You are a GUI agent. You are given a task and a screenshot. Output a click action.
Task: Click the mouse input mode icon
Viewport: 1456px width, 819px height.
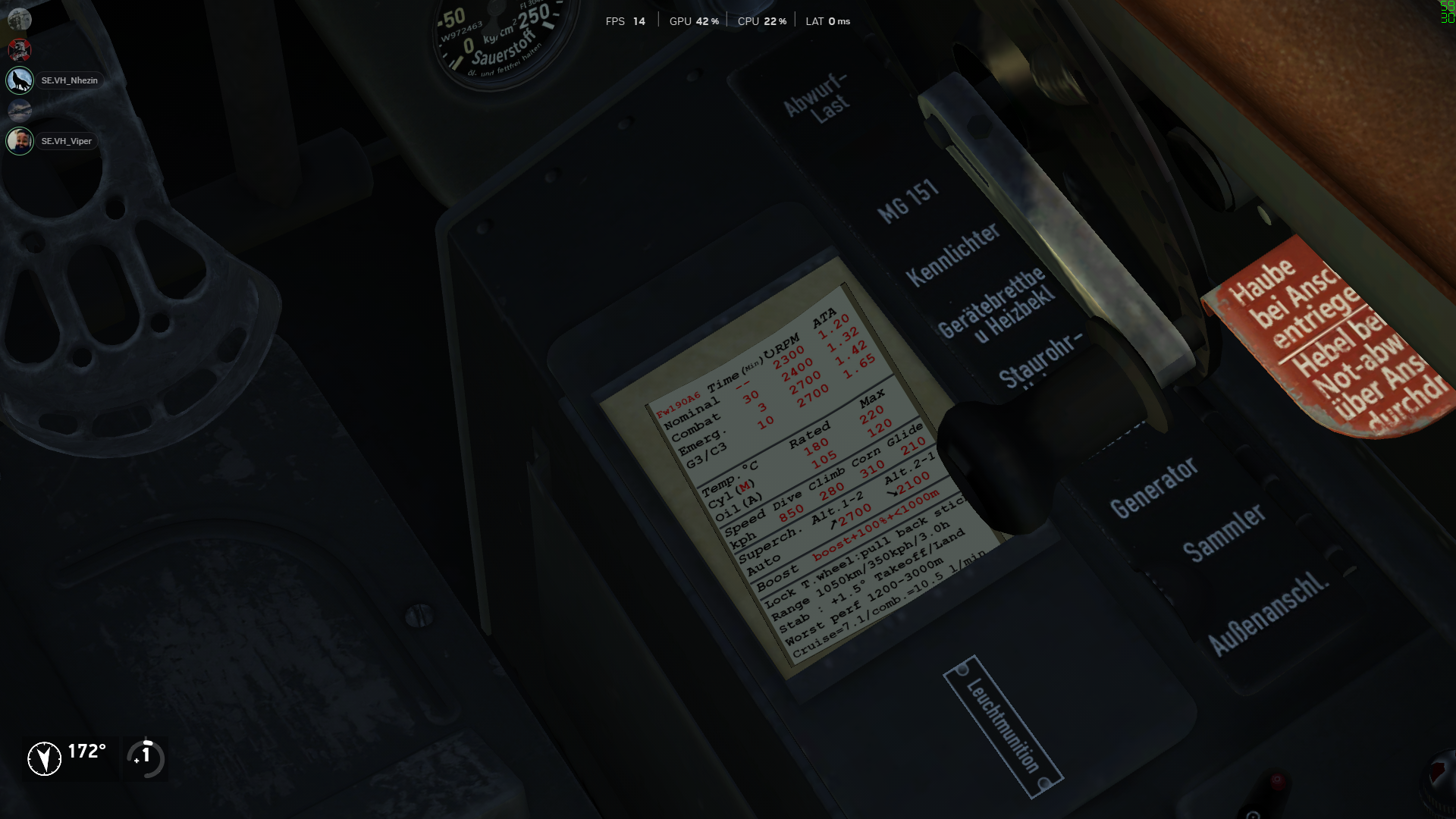coord(144,755)
